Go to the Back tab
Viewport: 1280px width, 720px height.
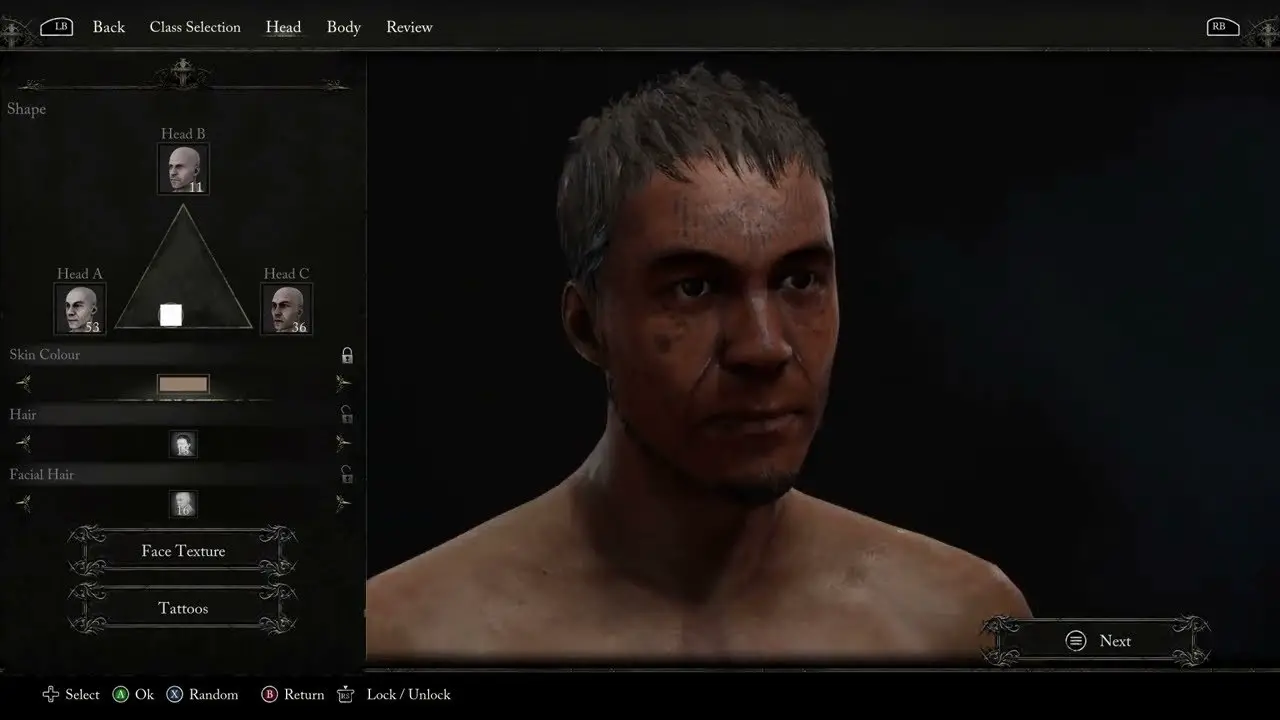(x=108, y=27)
